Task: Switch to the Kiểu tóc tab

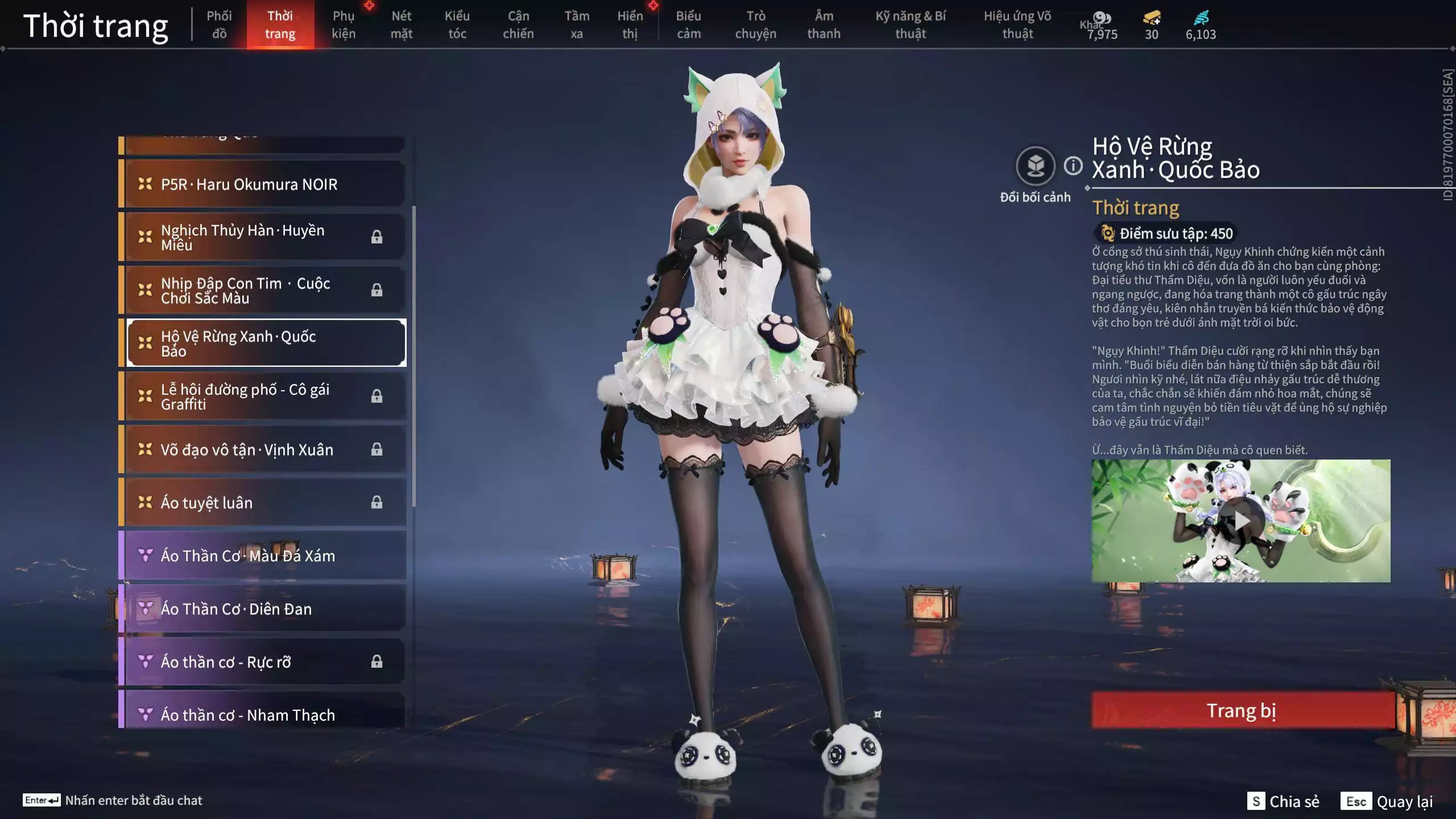Action: coord(457,25)
